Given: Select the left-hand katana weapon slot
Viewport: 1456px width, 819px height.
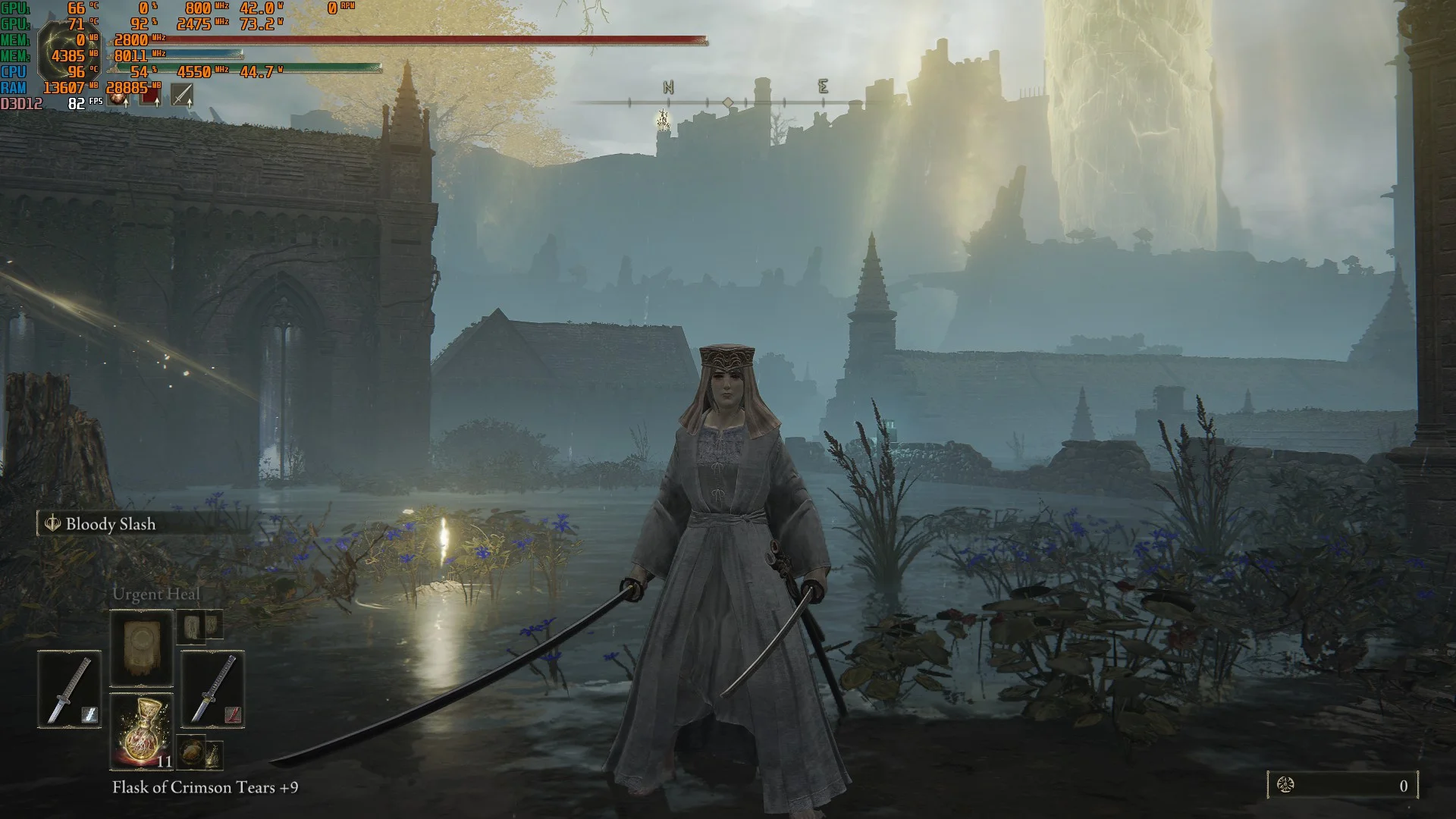Looking at the screenshot, I should tap(69, 689).
